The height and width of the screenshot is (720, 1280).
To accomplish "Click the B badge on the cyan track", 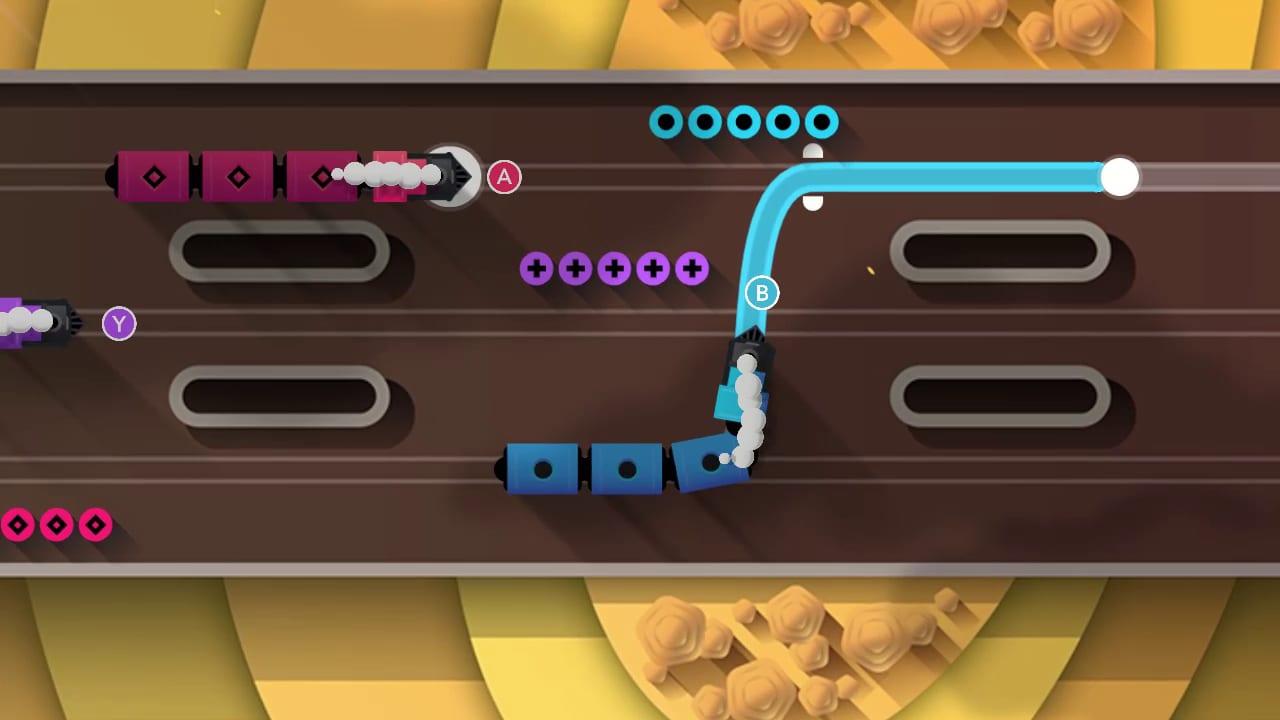I will (x=762, y=293).
